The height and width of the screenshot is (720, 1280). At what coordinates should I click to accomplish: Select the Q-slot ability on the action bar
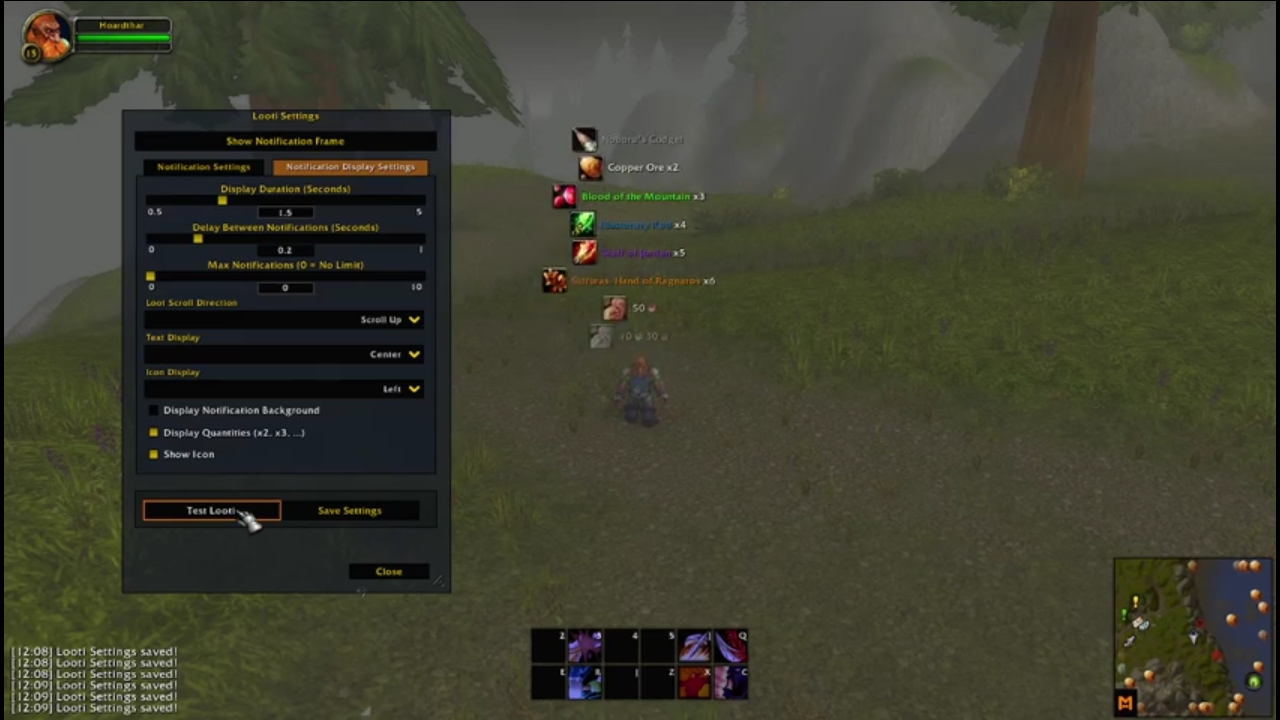731,646
